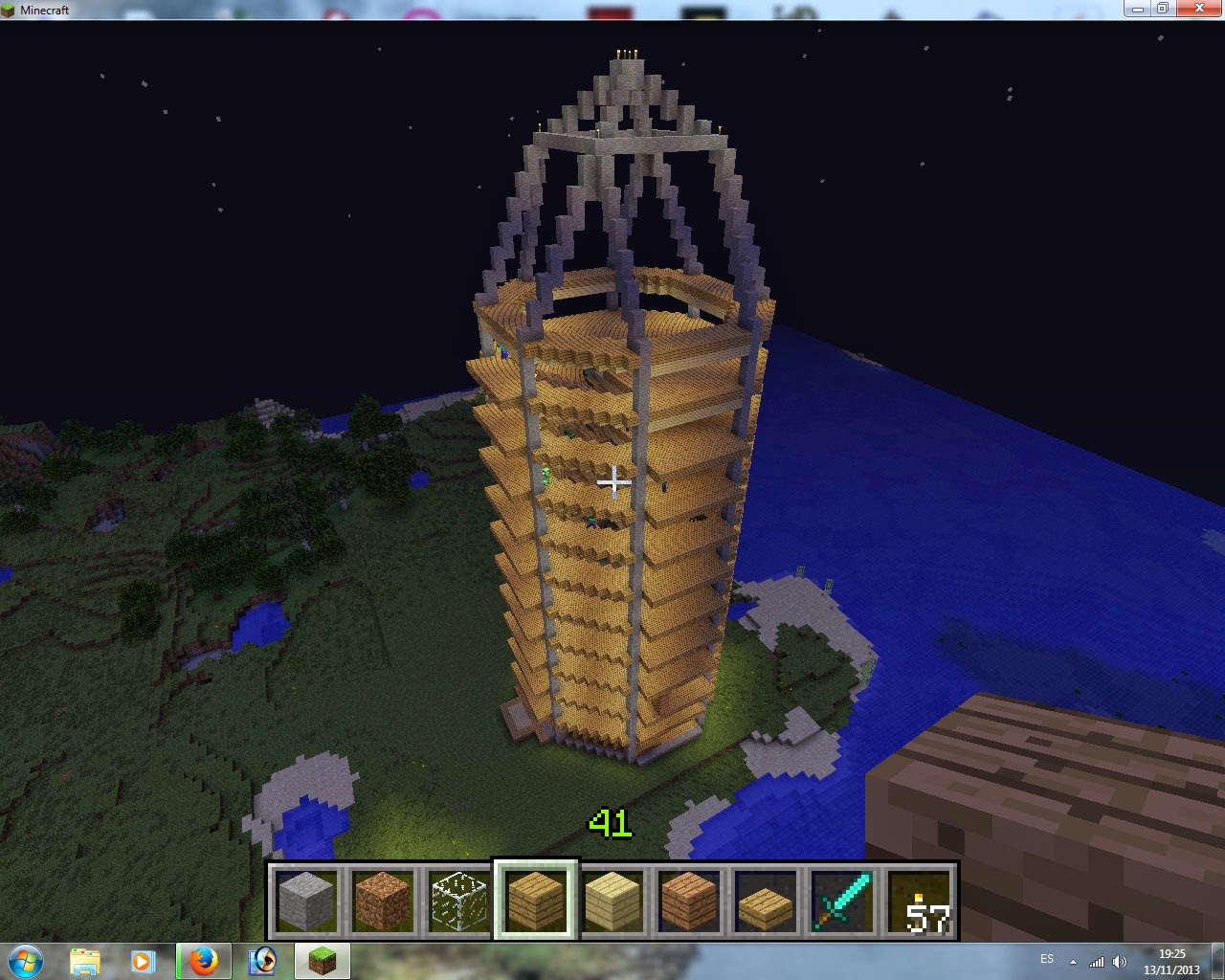Click the Minecraft grass block taskbar icon
1225x980 pixels.
pos(322,961)
